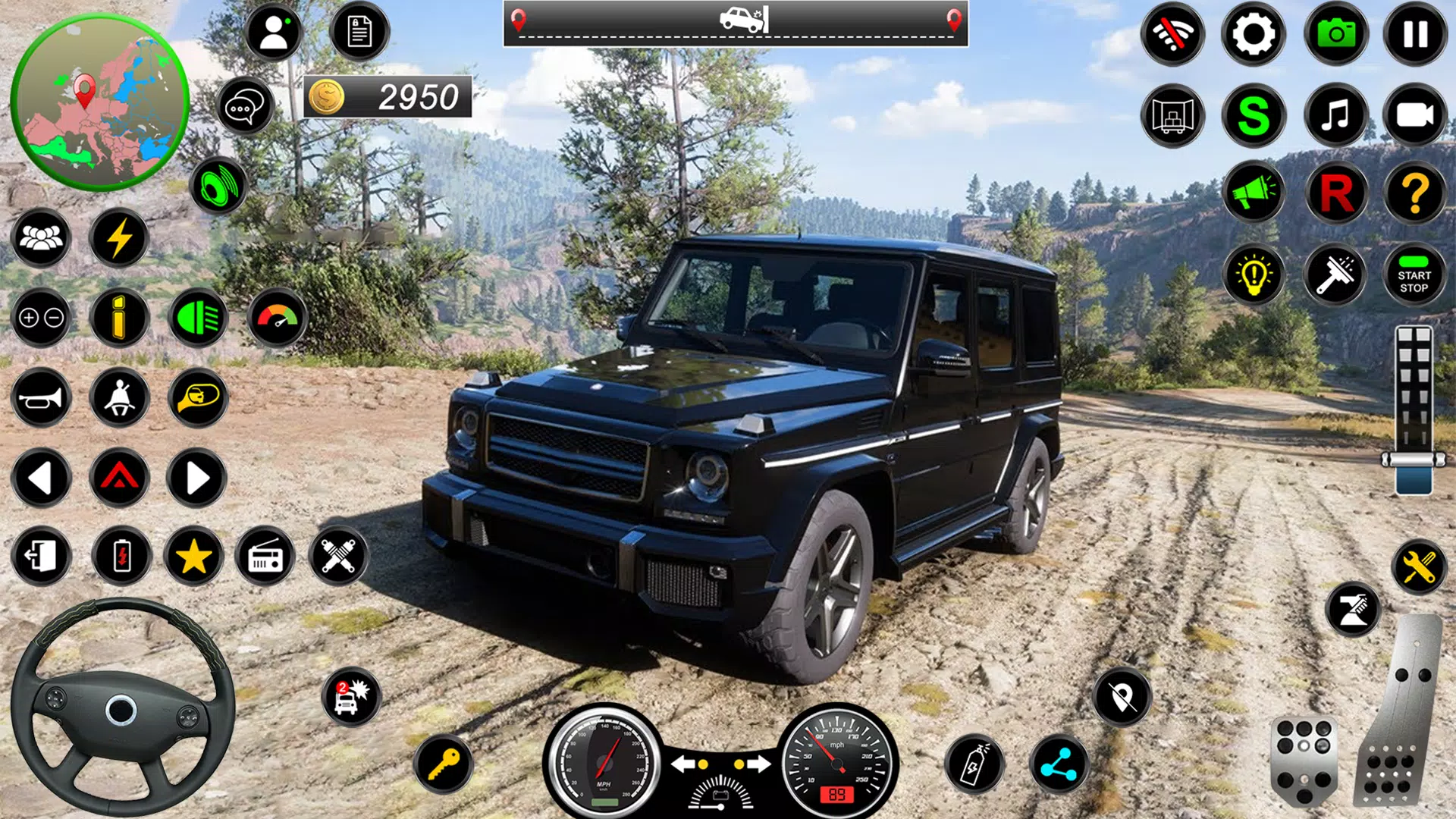This screenshot has width=1456, height=819.
Task: Sound the trumpet horn
Action: coord(41,398)
